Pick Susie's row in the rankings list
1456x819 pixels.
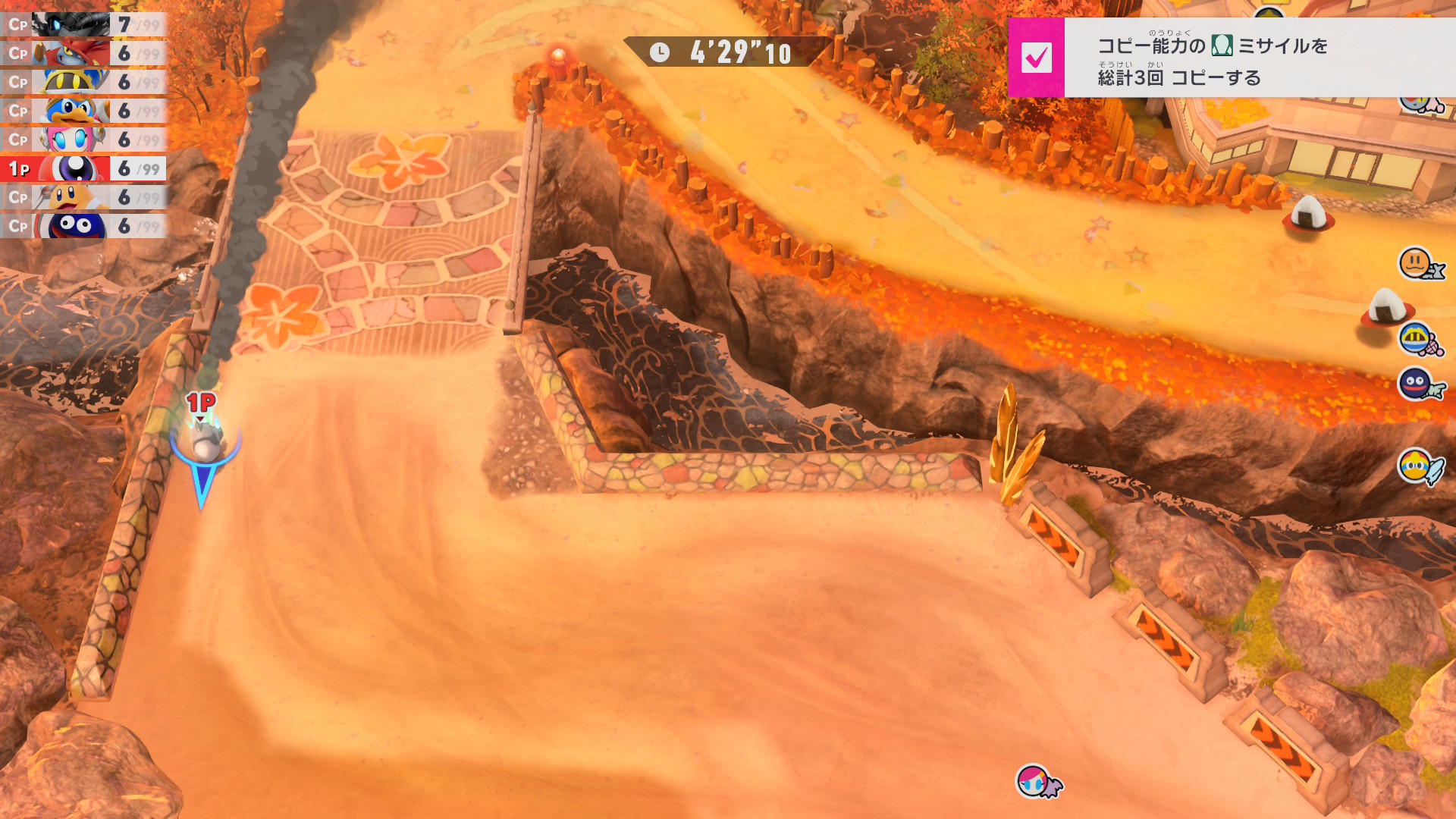click(x=83, y=140)
